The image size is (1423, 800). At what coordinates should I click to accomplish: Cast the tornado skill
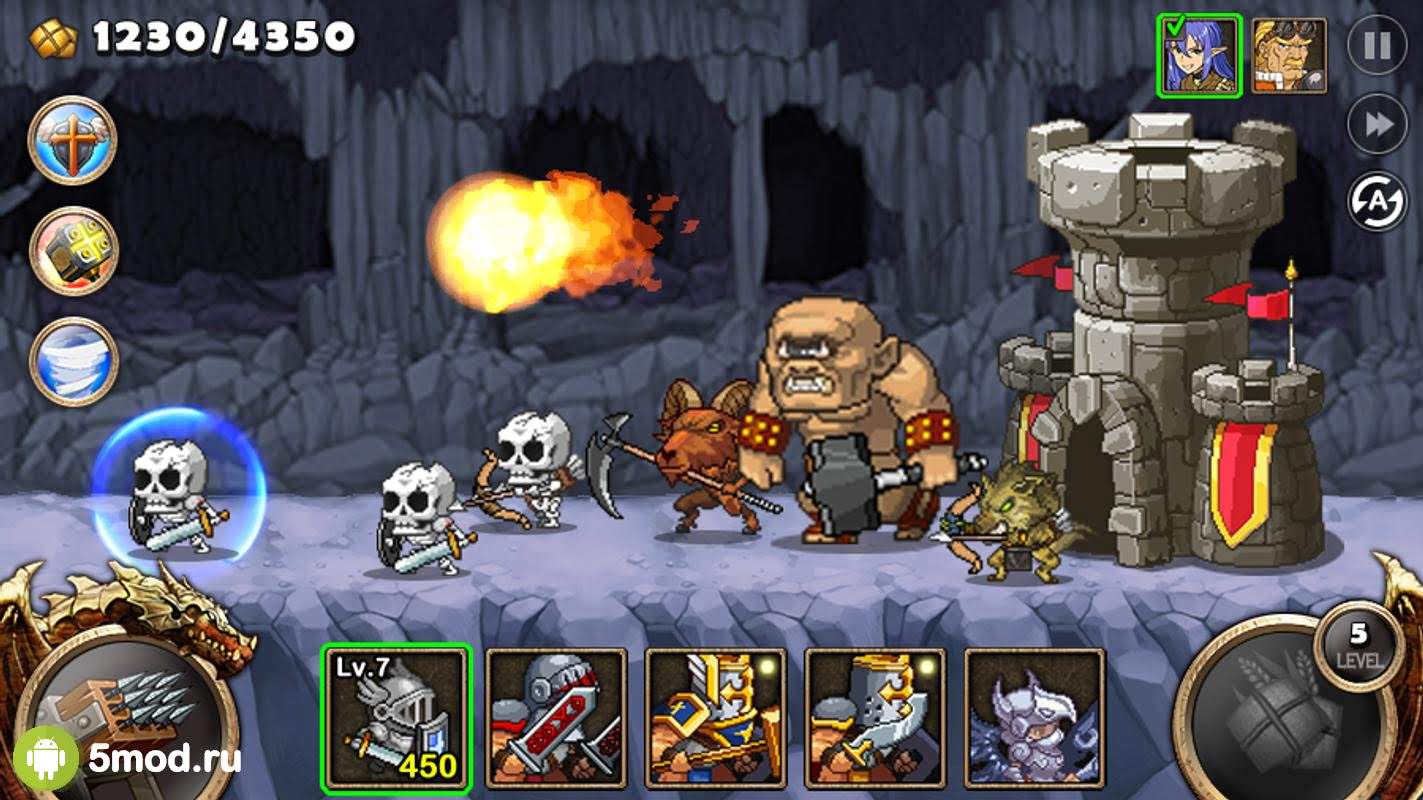coord(73,362)
